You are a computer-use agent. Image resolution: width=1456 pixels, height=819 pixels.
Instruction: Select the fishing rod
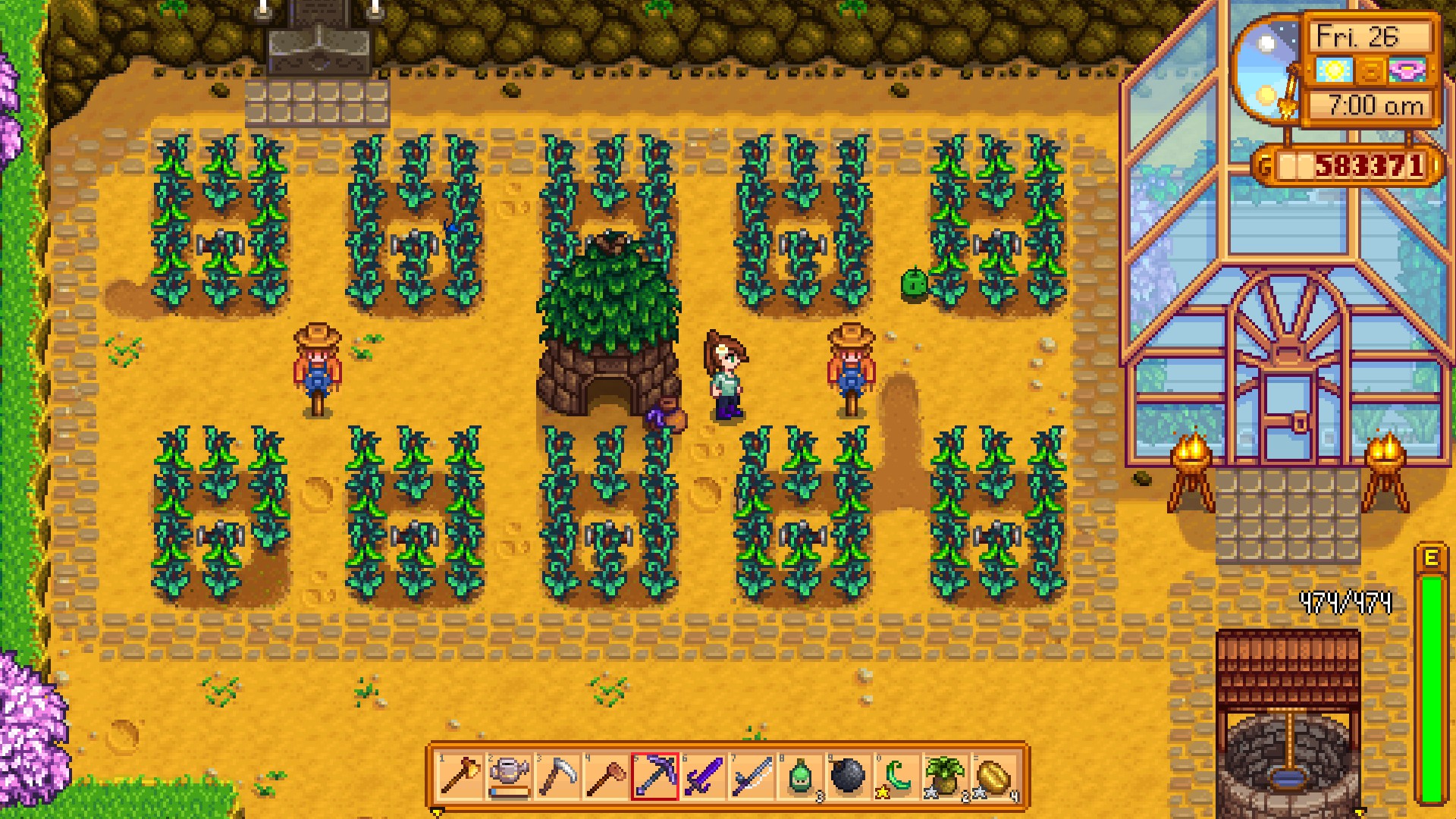[x=752, y=776]
